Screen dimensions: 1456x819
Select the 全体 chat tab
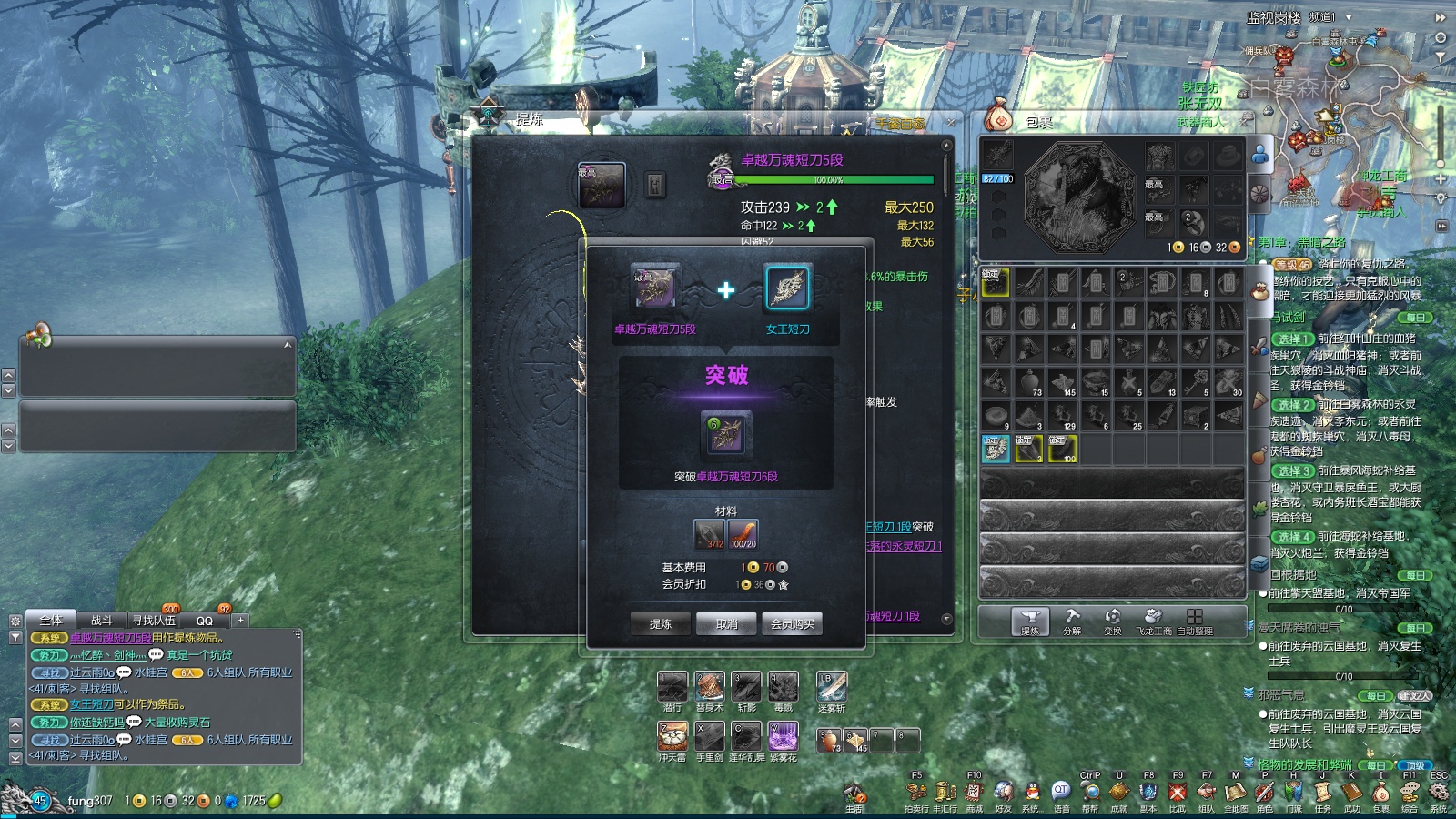(51, 621)
